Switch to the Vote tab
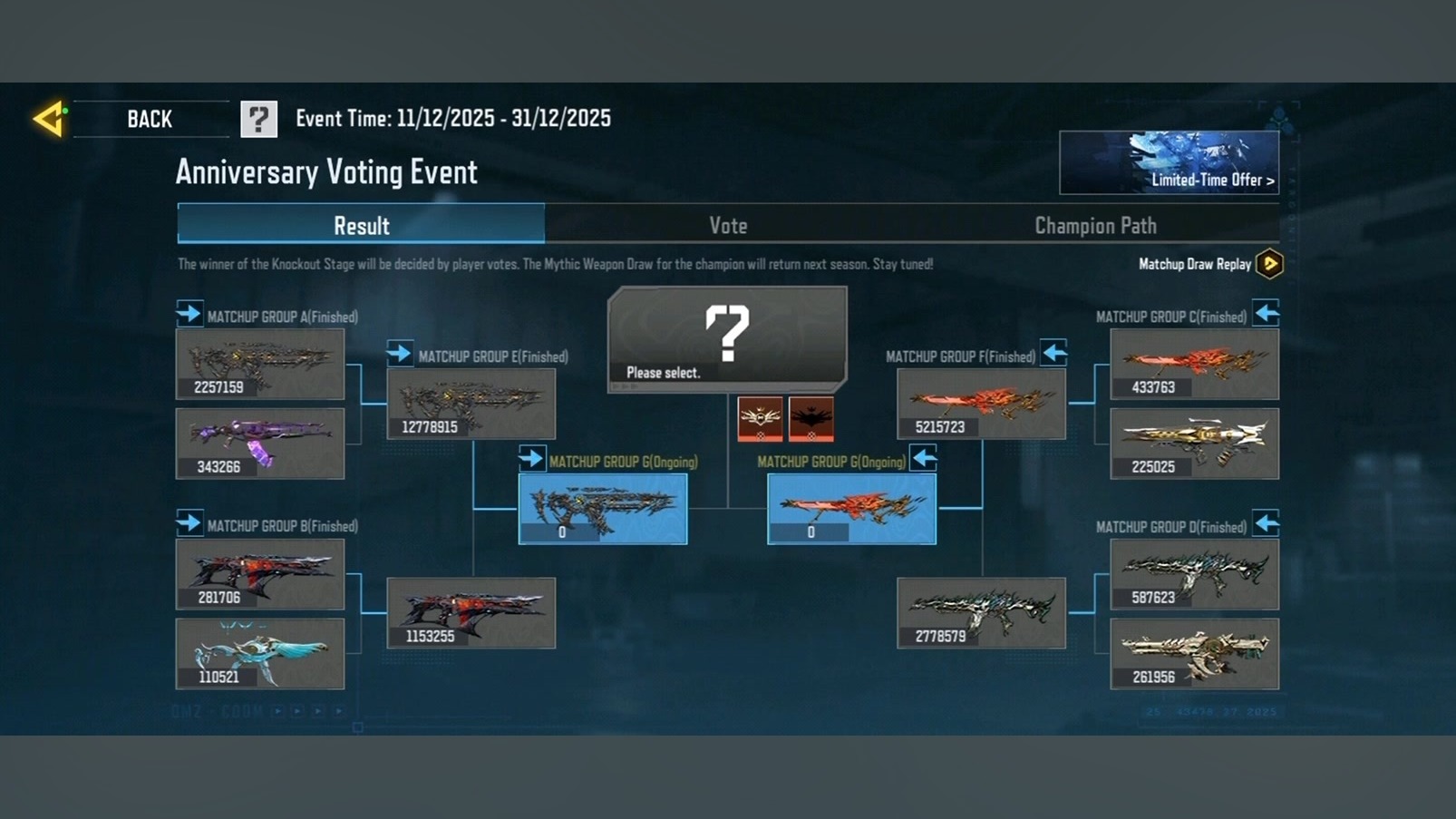The width and height of the screenshot is (1456, 819). tap(728, 225)
